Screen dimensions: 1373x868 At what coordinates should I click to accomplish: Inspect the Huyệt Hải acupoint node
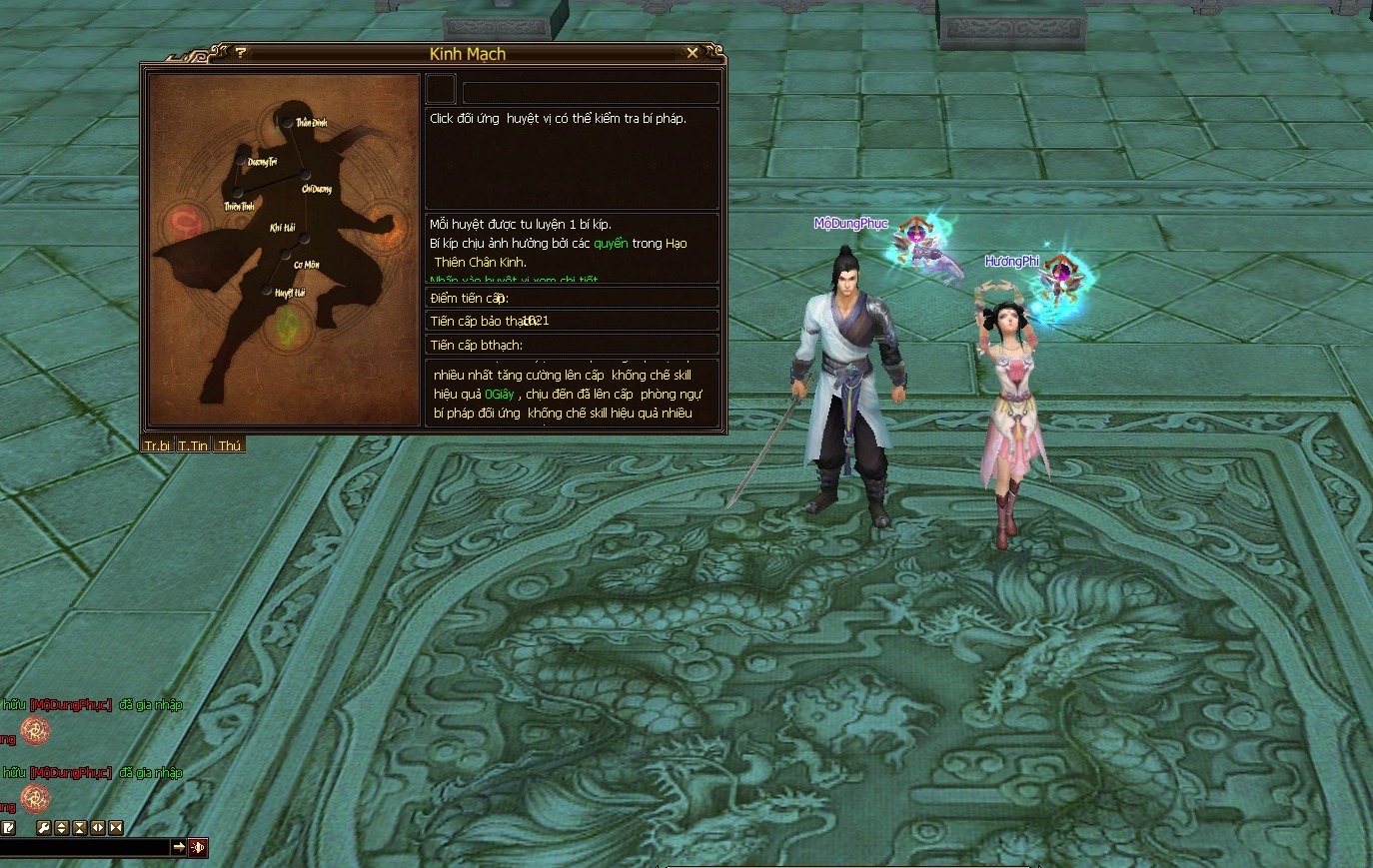pyautogui.click(x=267, y=291)
